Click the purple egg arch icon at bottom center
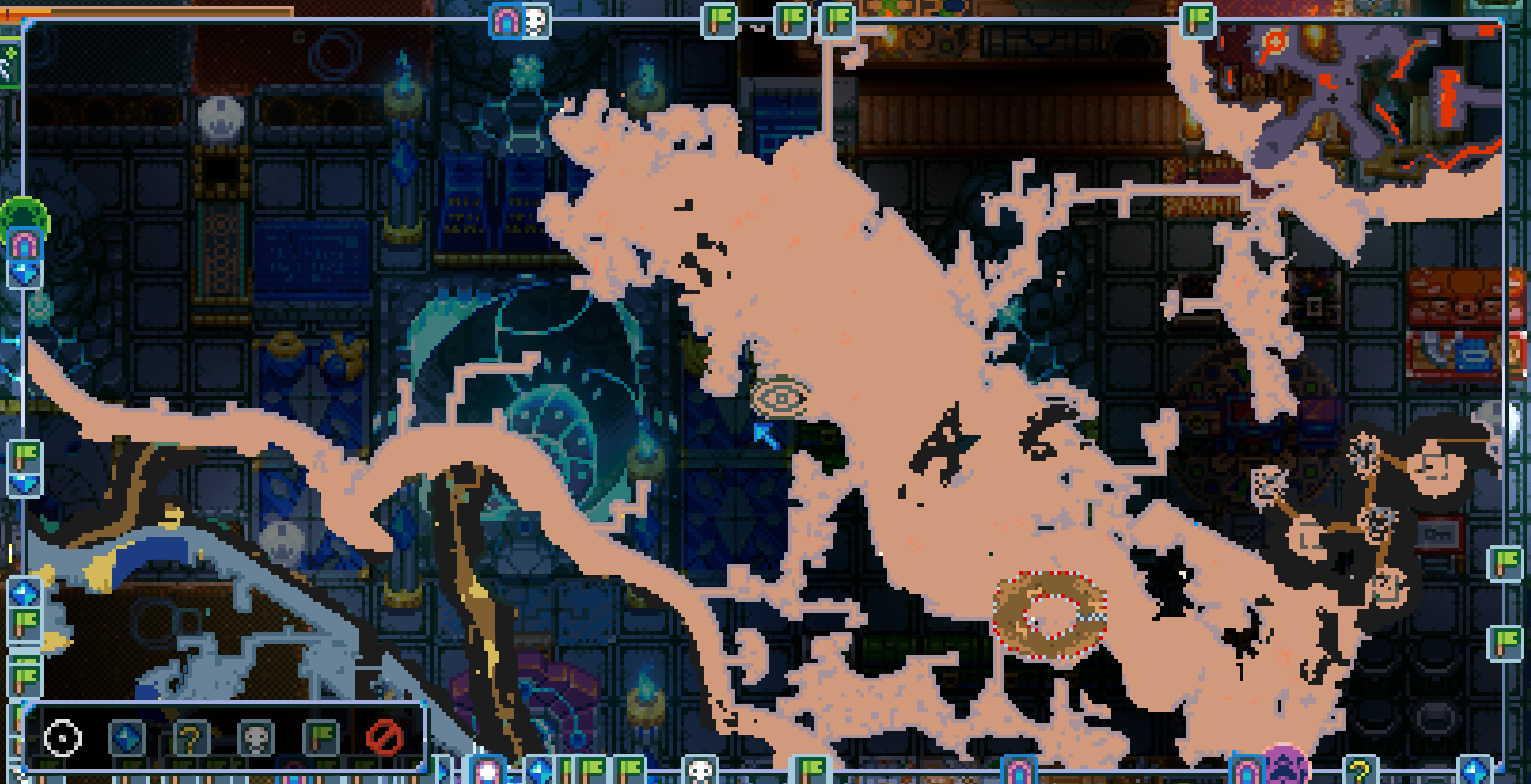The width and height of the screenshot is (1531, 784). tap(1020, 771)
